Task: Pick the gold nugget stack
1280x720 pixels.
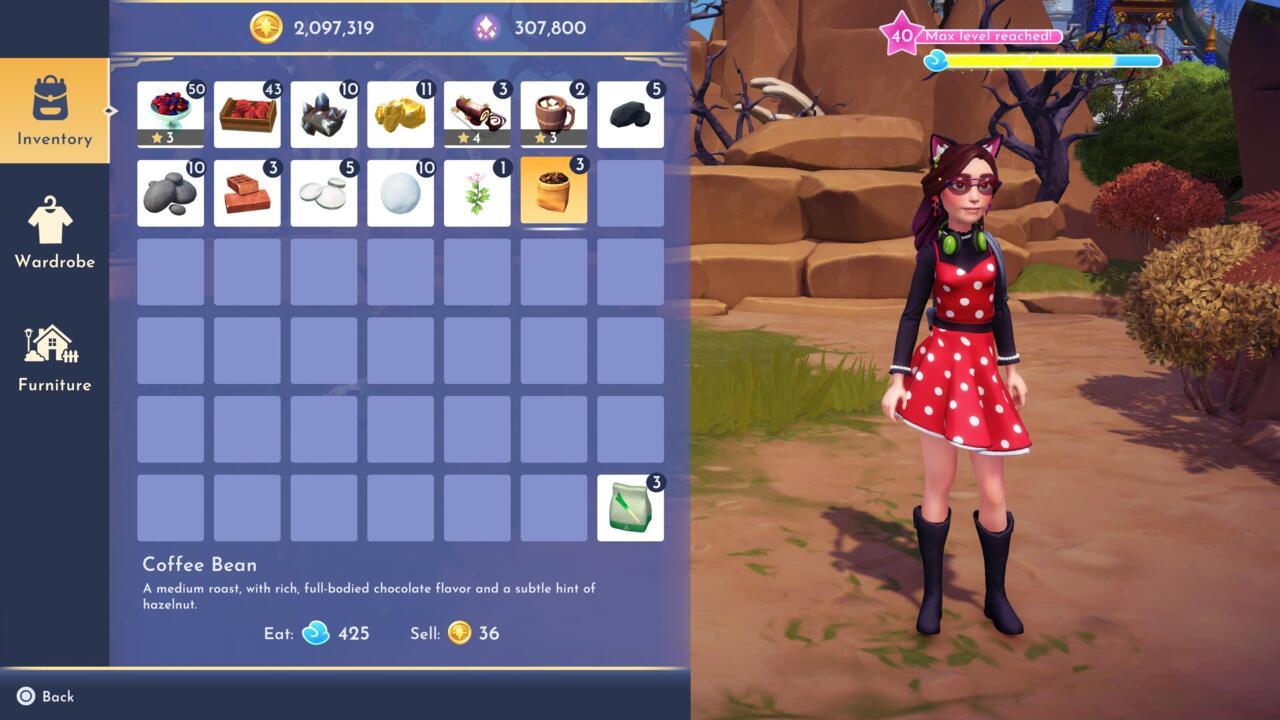Action: click(400, 115)
